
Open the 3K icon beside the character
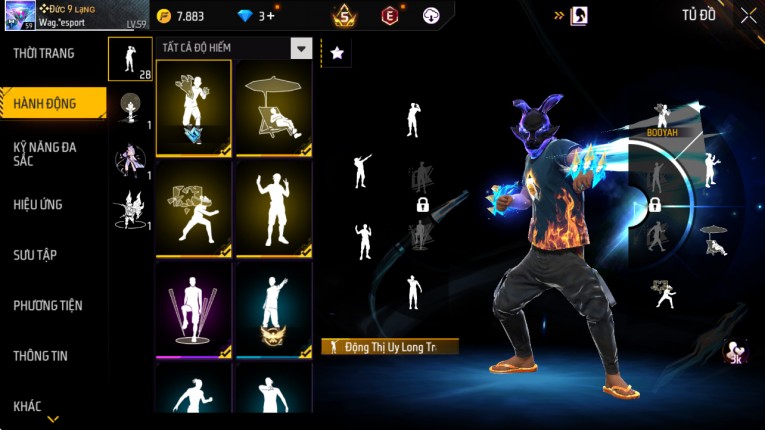click(x=735, y=351)
